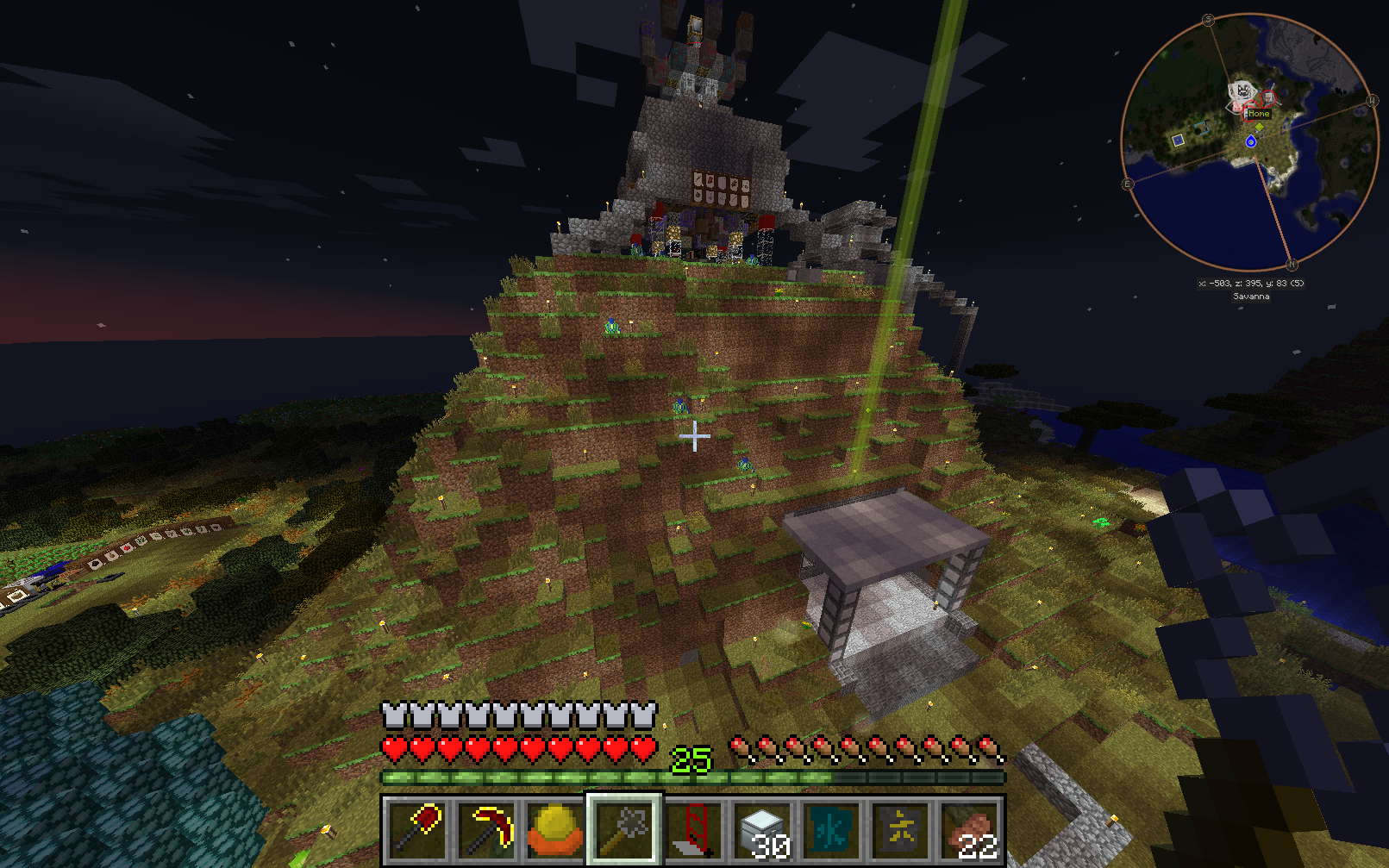
Task: Click the Home waypoint label on minimap
Action: [x=1259, y=114]
